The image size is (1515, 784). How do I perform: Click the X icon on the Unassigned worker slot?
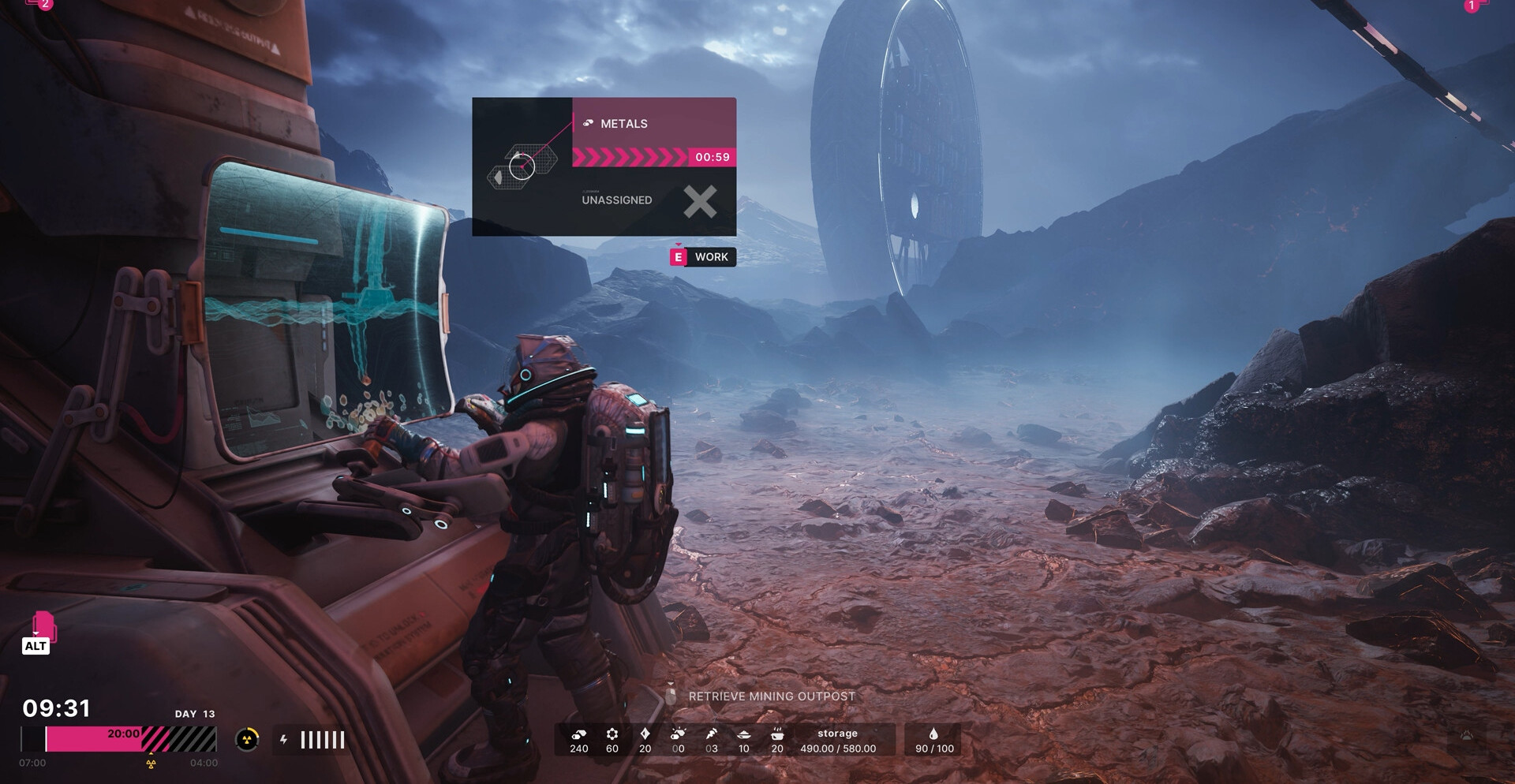click(x=700, y=201)
